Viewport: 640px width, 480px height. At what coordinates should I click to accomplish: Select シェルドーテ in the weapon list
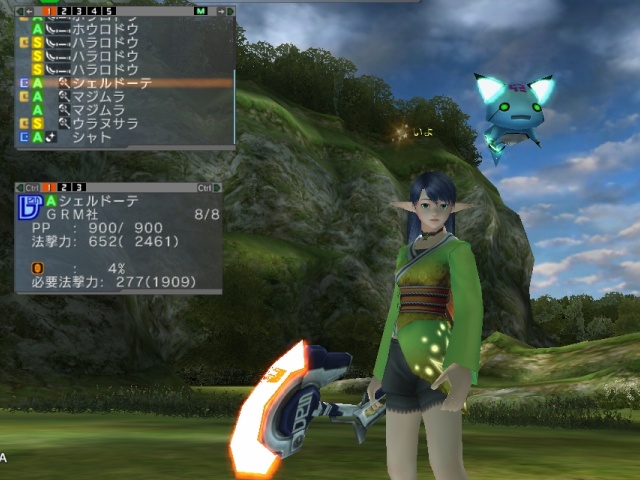[x=118, y=83]
